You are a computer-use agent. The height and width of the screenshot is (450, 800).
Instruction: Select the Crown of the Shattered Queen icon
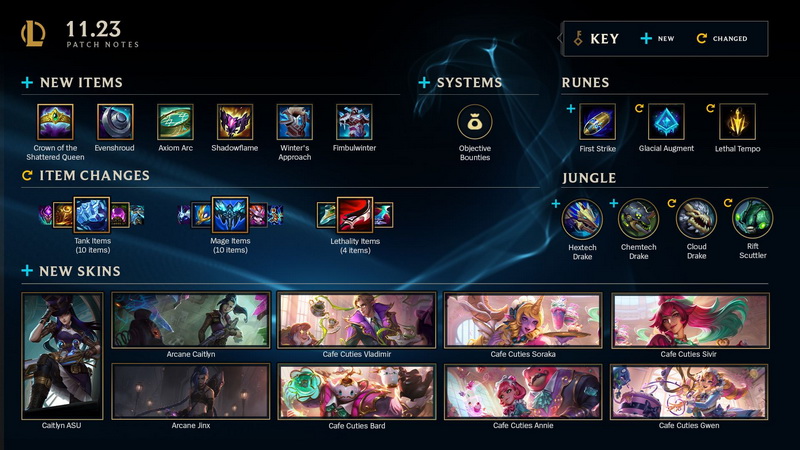(x=55, y=122)
